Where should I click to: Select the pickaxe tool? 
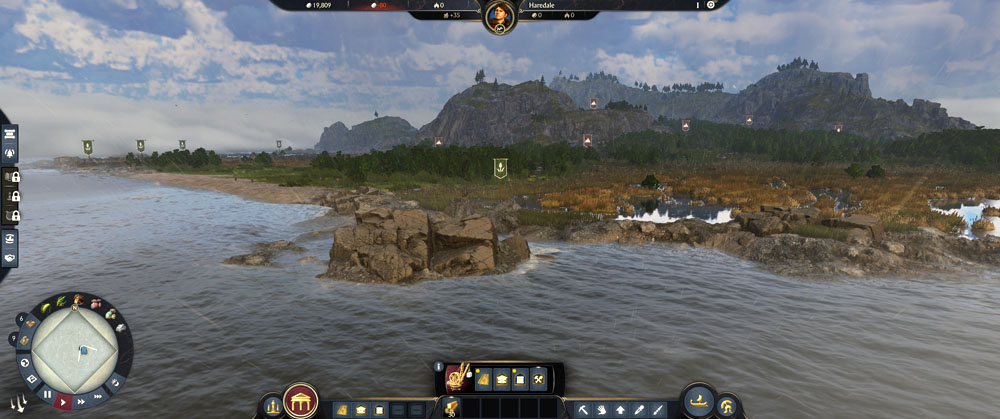pyautogui.click(x=583, y=409)
